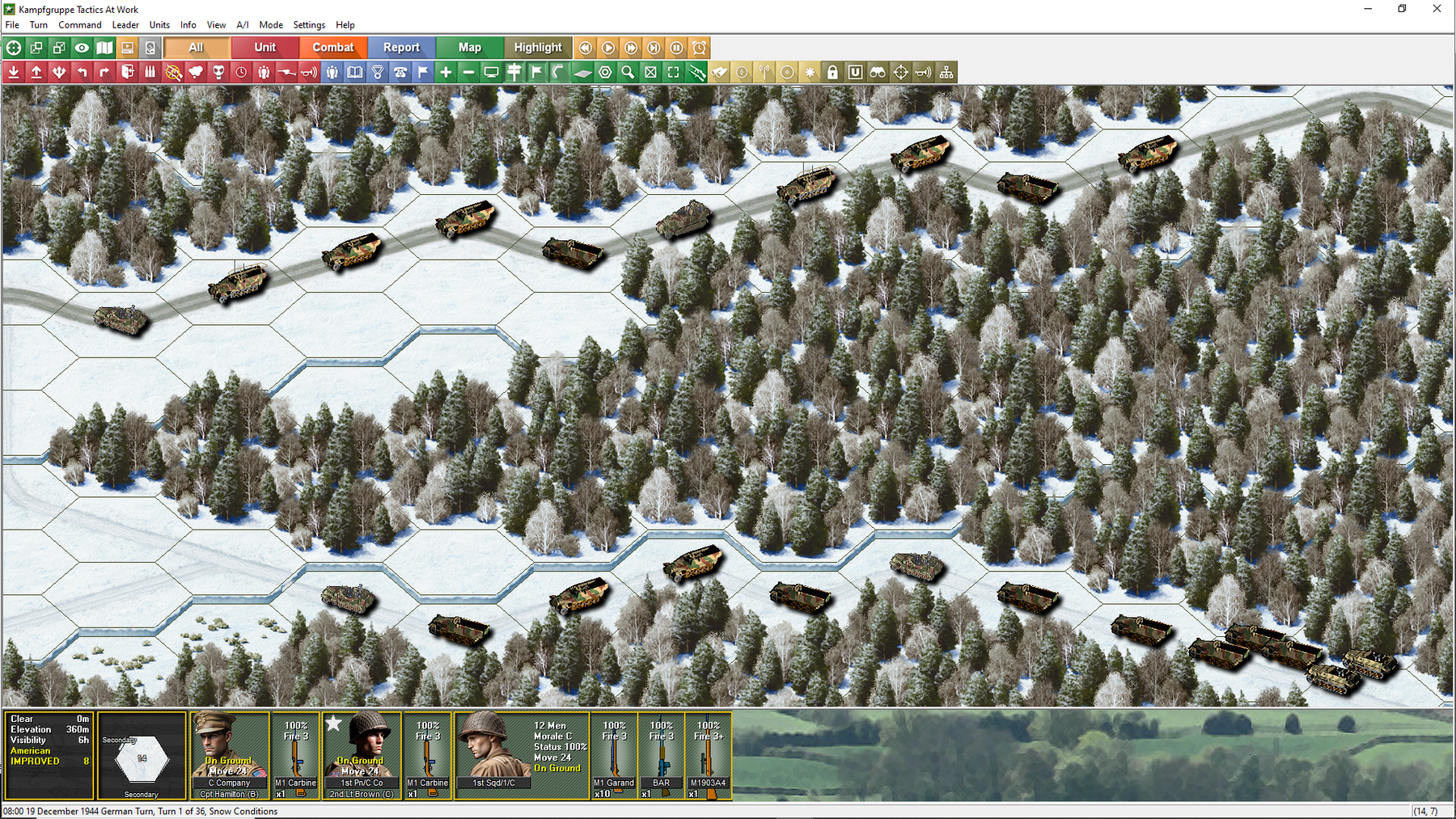
Task: Select the Cpt Hamilton C Company leader card
Action: coord(230,755)
